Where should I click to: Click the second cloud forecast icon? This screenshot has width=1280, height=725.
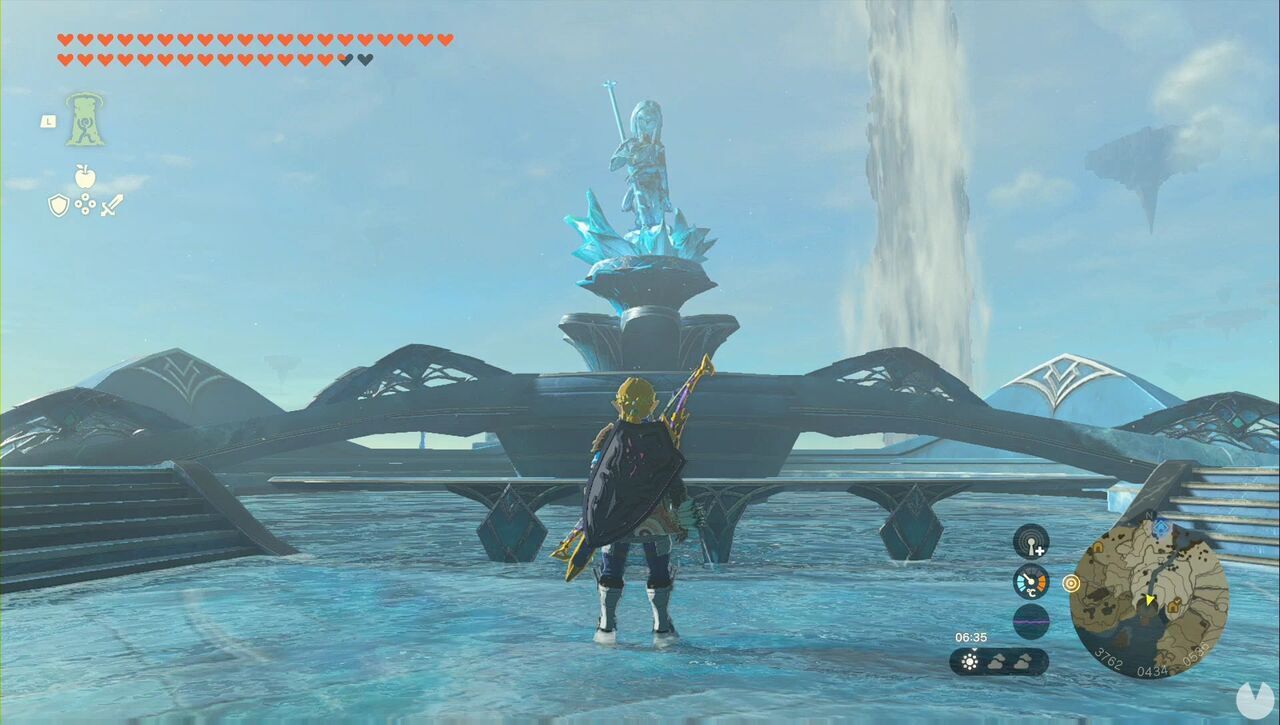(x=1022, y=662)
